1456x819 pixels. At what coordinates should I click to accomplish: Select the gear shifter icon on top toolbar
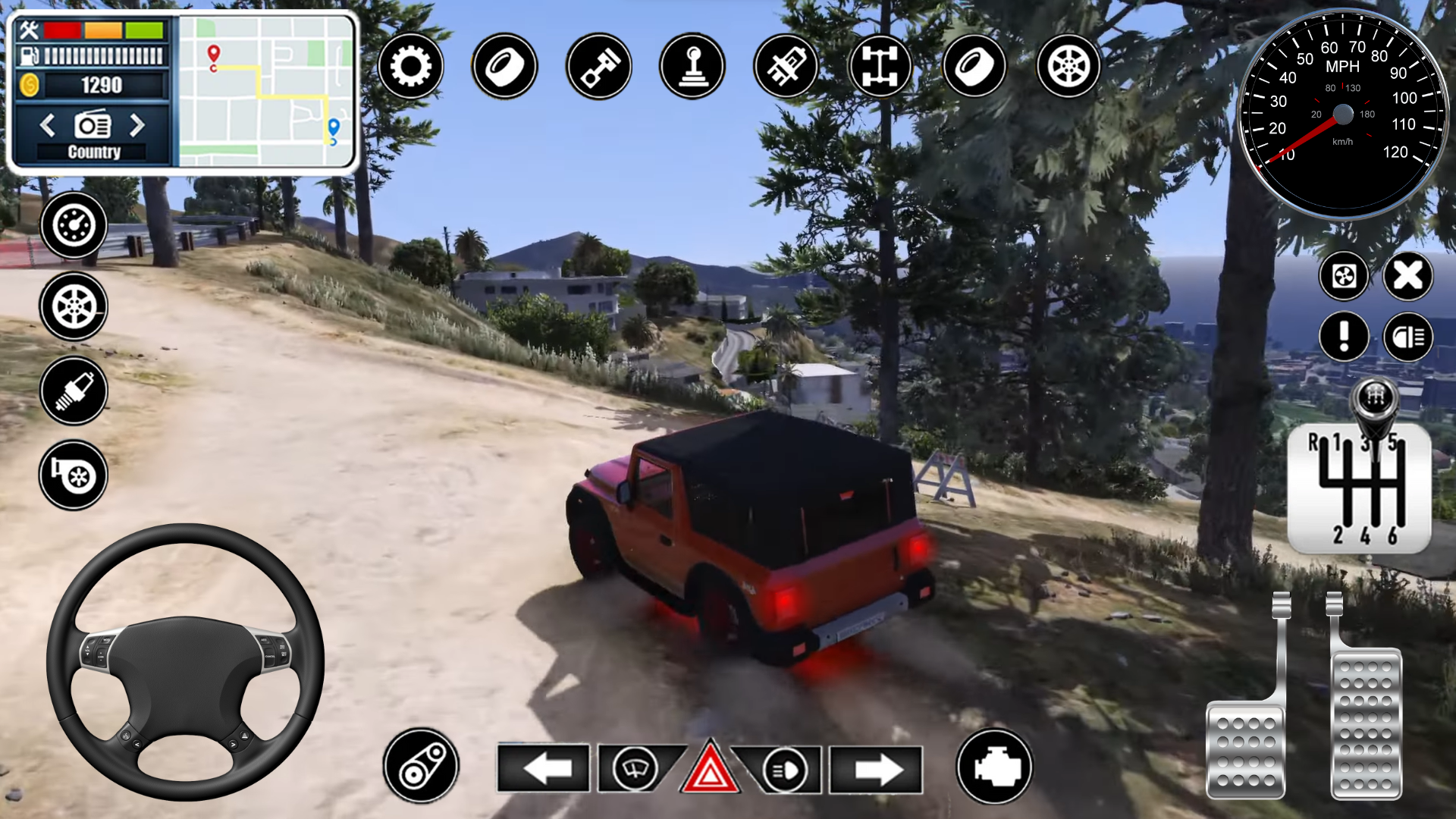pyautogui.click(x=693, y=67)
